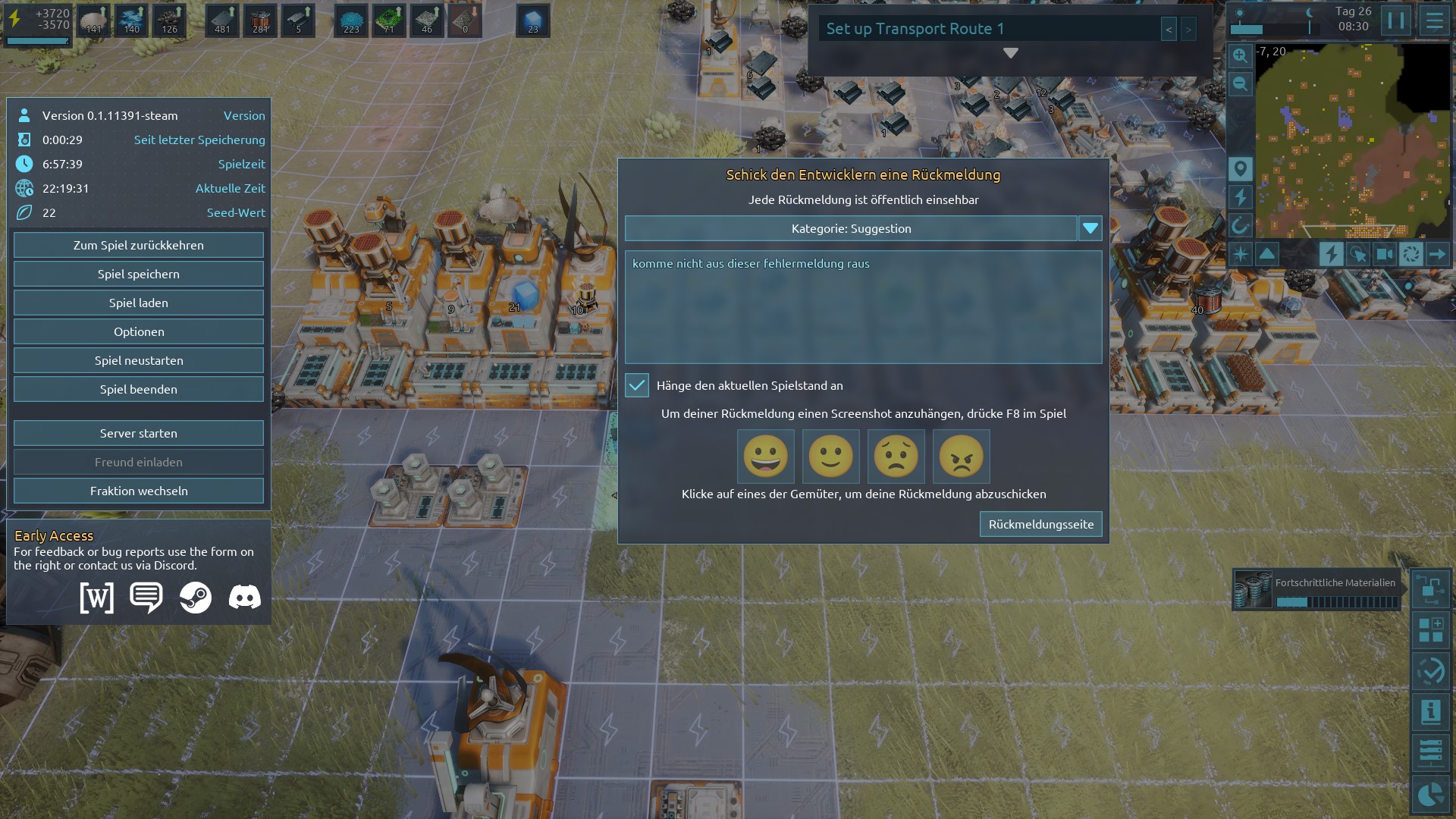Quit with Spiel beenden

[139, 389]
